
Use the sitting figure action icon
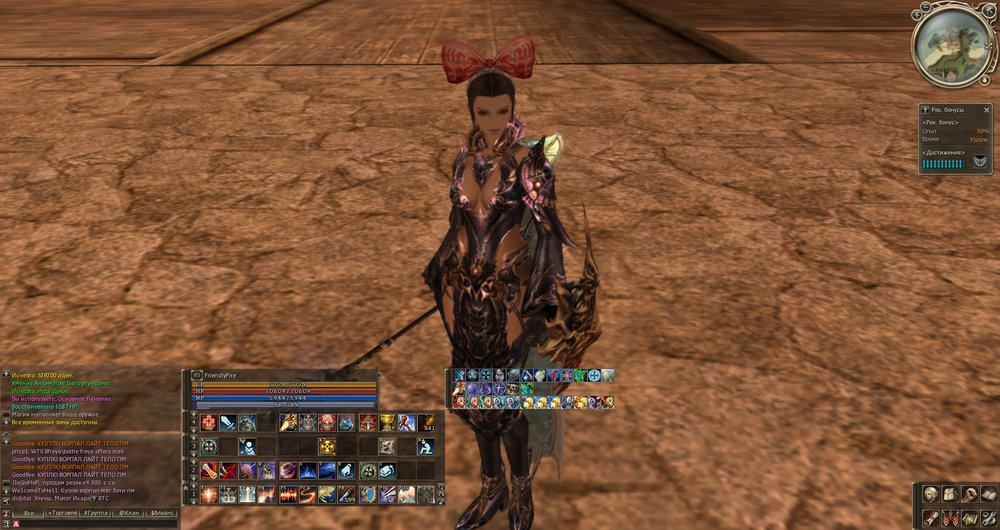click(x=426, y=446)
